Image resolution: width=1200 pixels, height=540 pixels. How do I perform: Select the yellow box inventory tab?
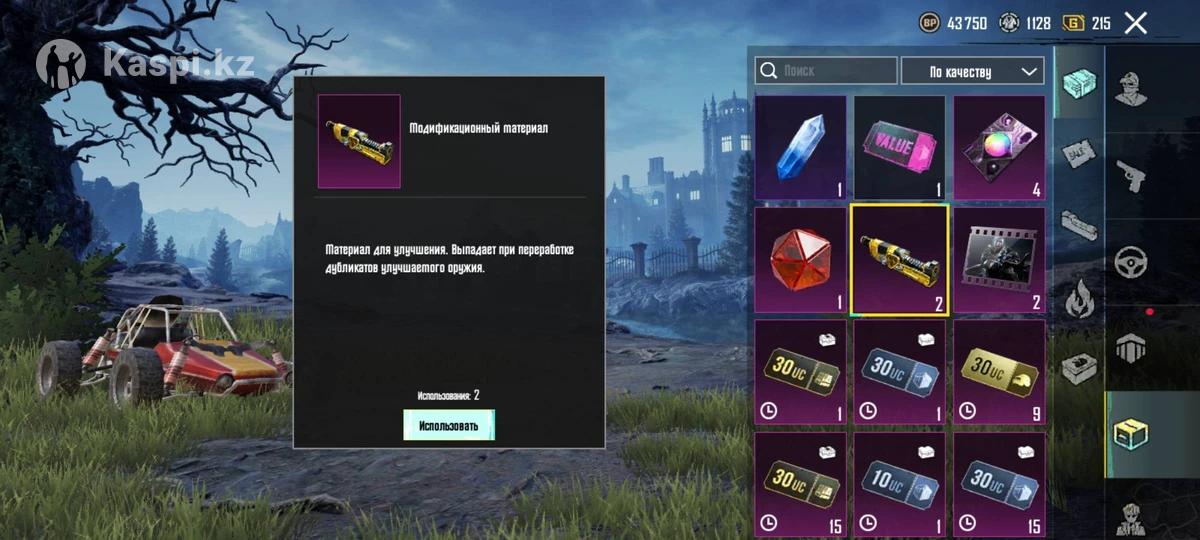[x=1131, y=433]
